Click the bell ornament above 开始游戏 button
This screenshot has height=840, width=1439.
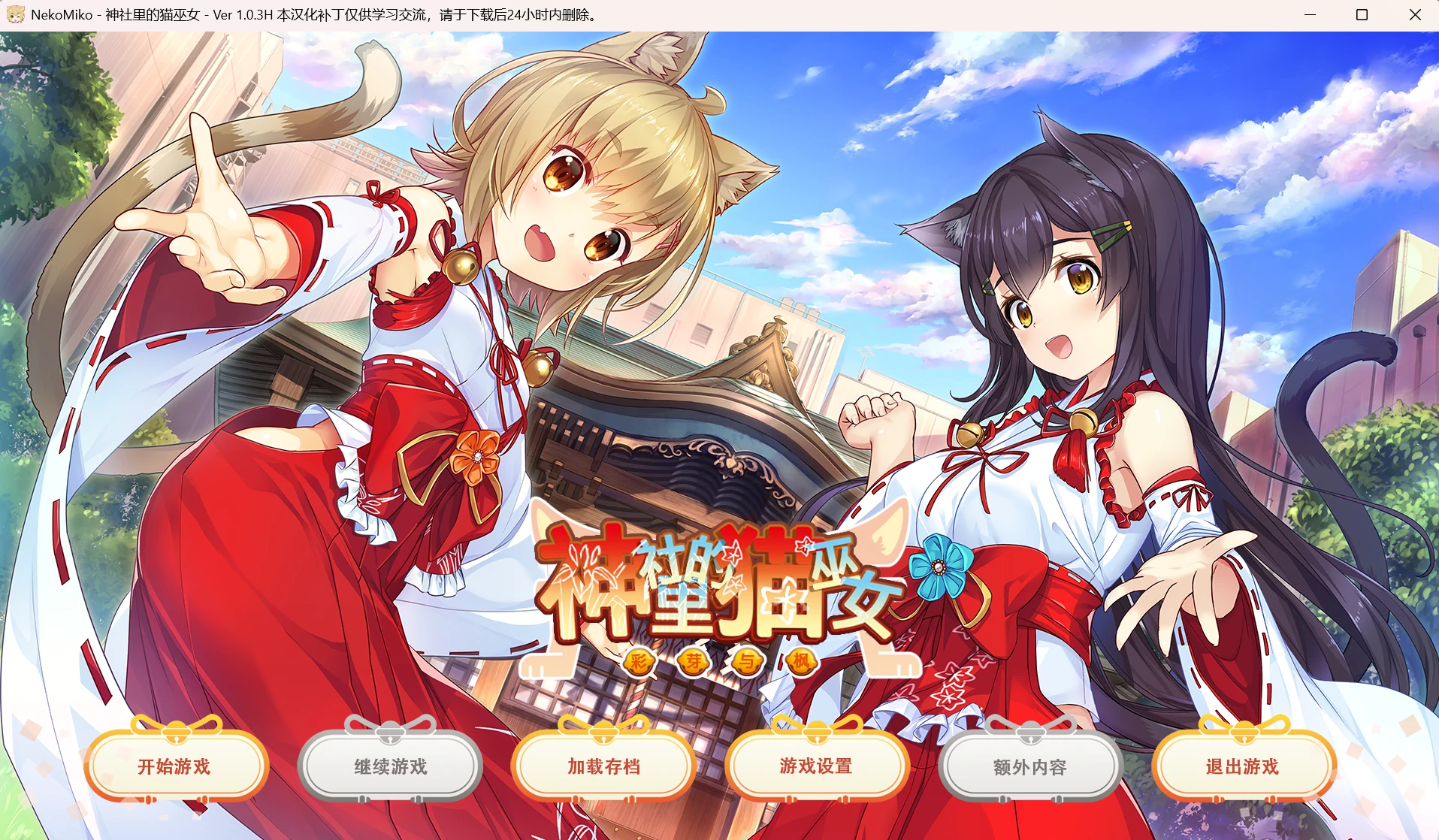pyautogui.click(x=177, y=730)
